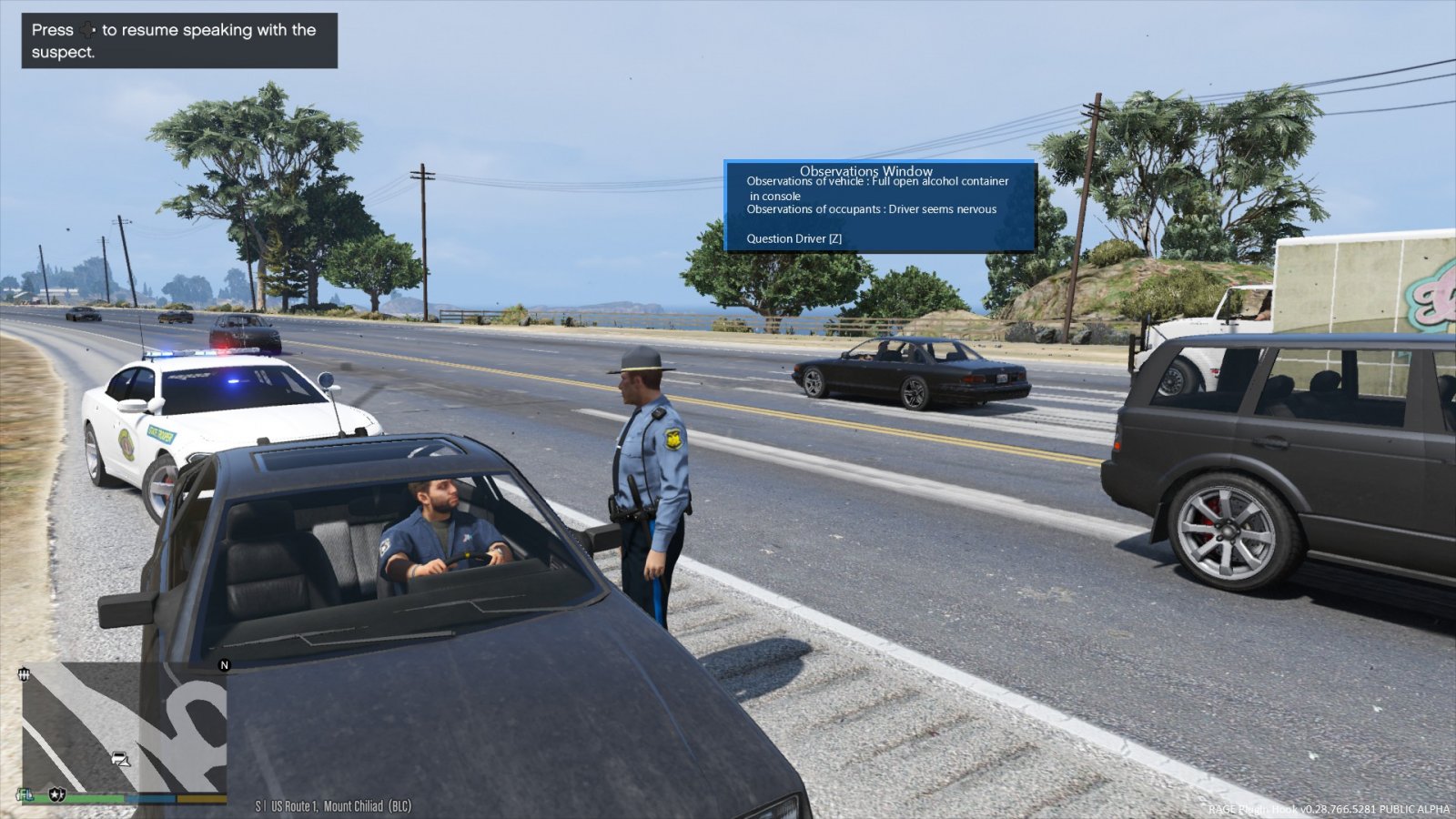Choose Question Driver in the Observations Window

794,238
